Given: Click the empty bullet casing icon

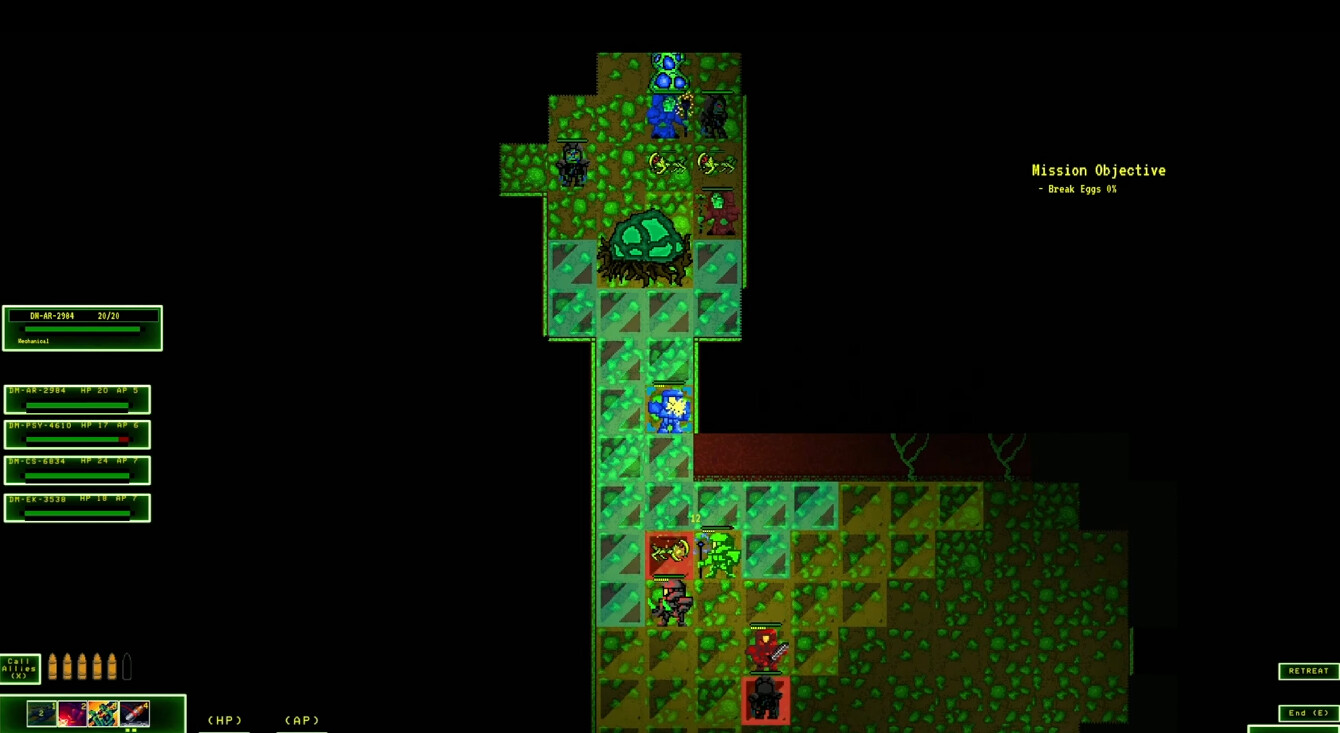Looking at the screenshot, I should pyautogui.click(x=127, y=665).
